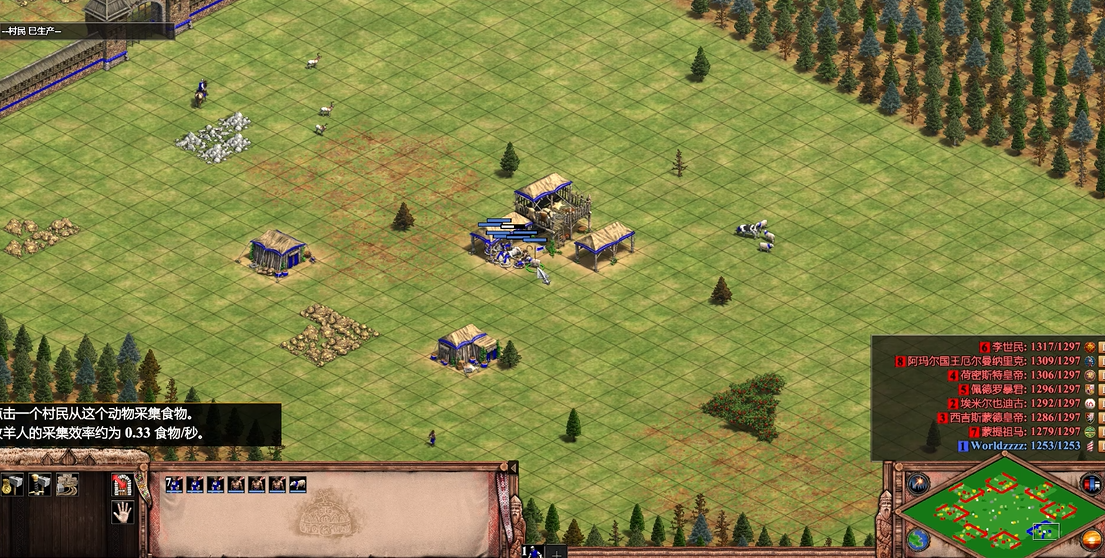Click the sun icon button near minimap
Image resolution: width=1105 pixels, height=558 pixels.
click(1091, 540)
